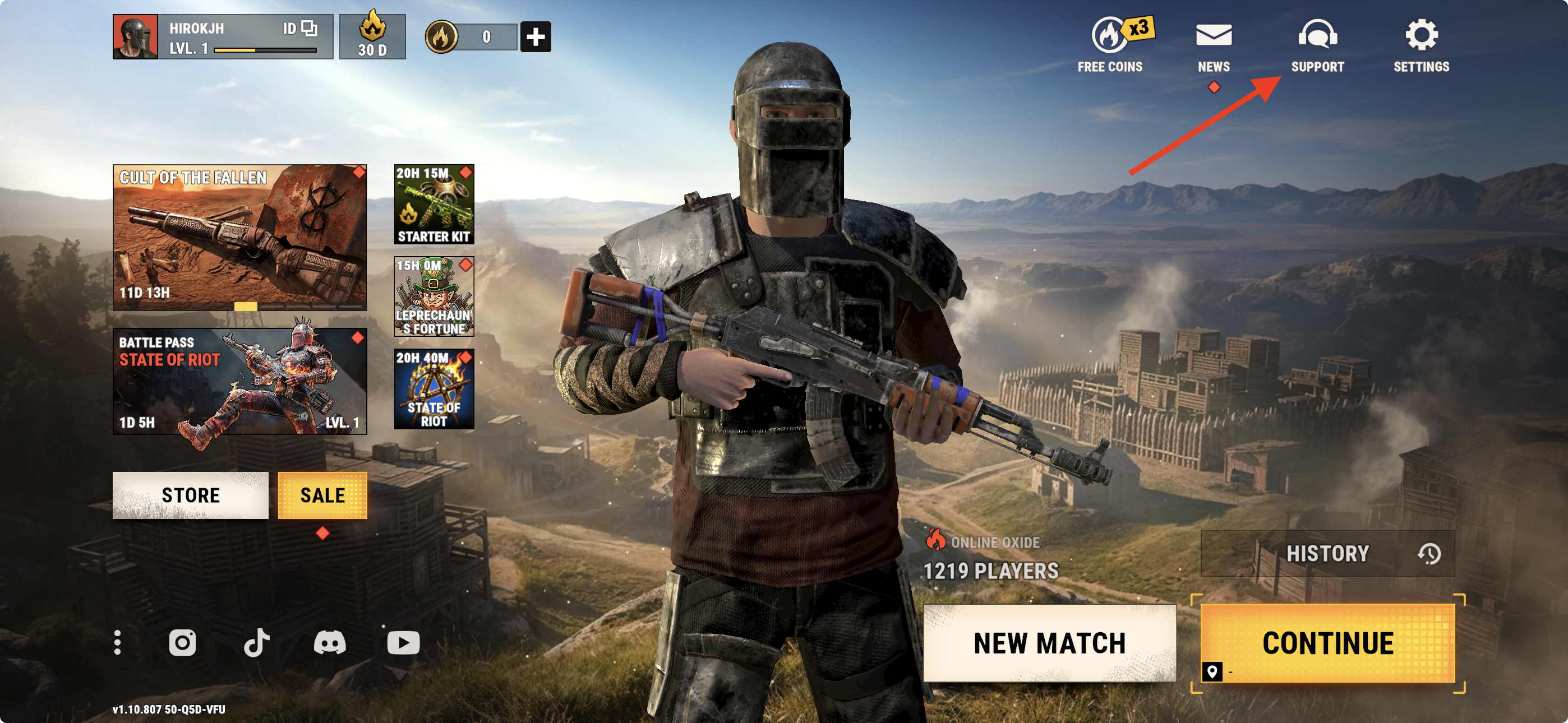Select the Starter Kit offer

click(x=434, y=205)
